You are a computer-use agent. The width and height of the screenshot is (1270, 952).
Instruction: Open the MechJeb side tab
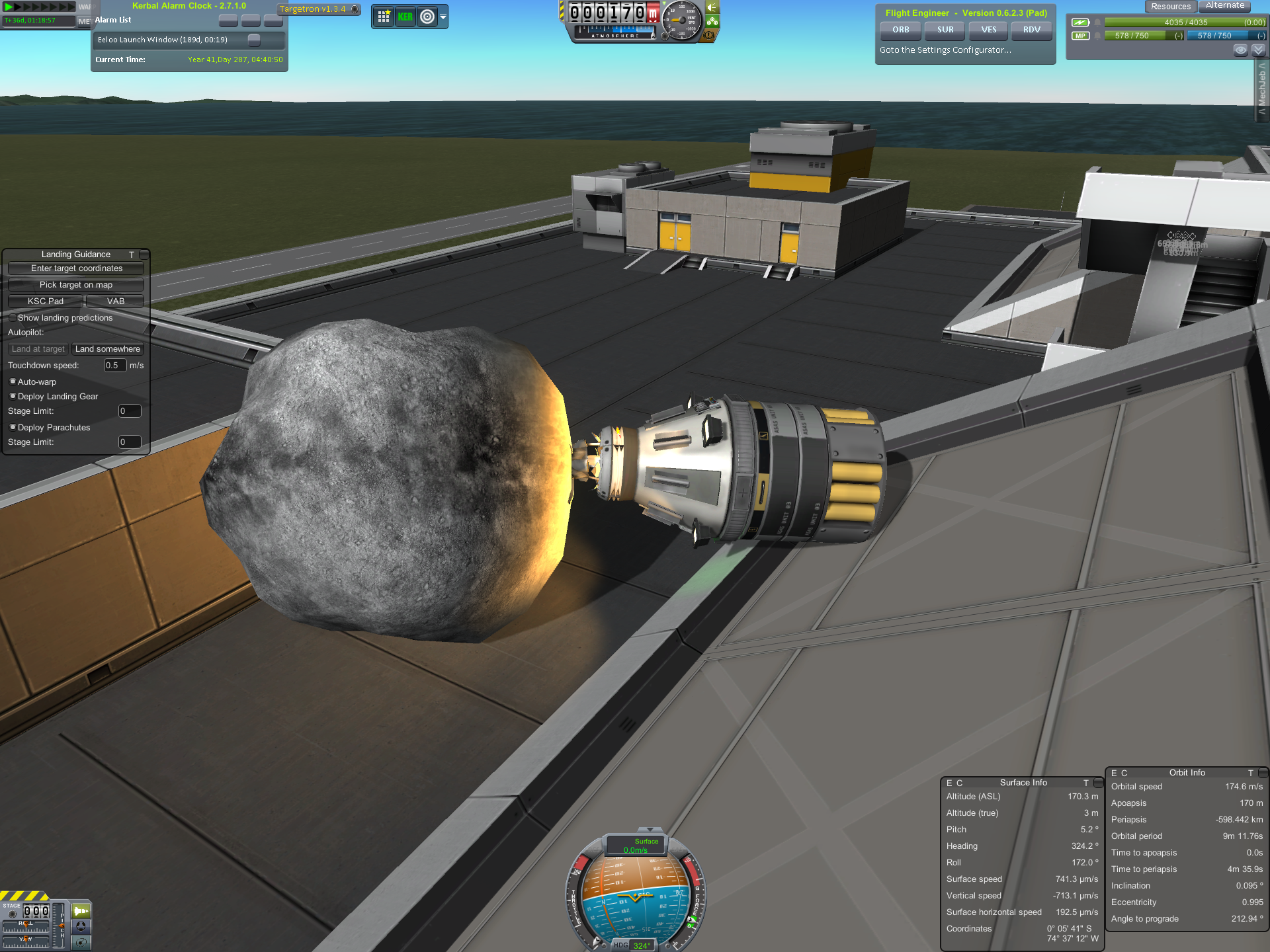1262,89
